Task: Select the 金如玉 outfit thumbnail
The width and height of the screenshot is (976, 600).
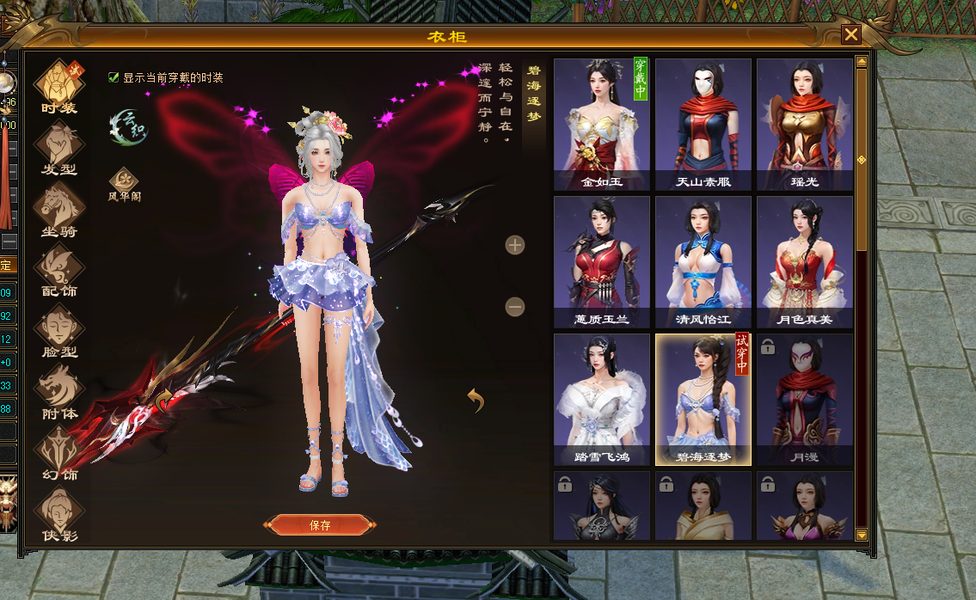Action: pyautogui.click(x=601, y=123)
